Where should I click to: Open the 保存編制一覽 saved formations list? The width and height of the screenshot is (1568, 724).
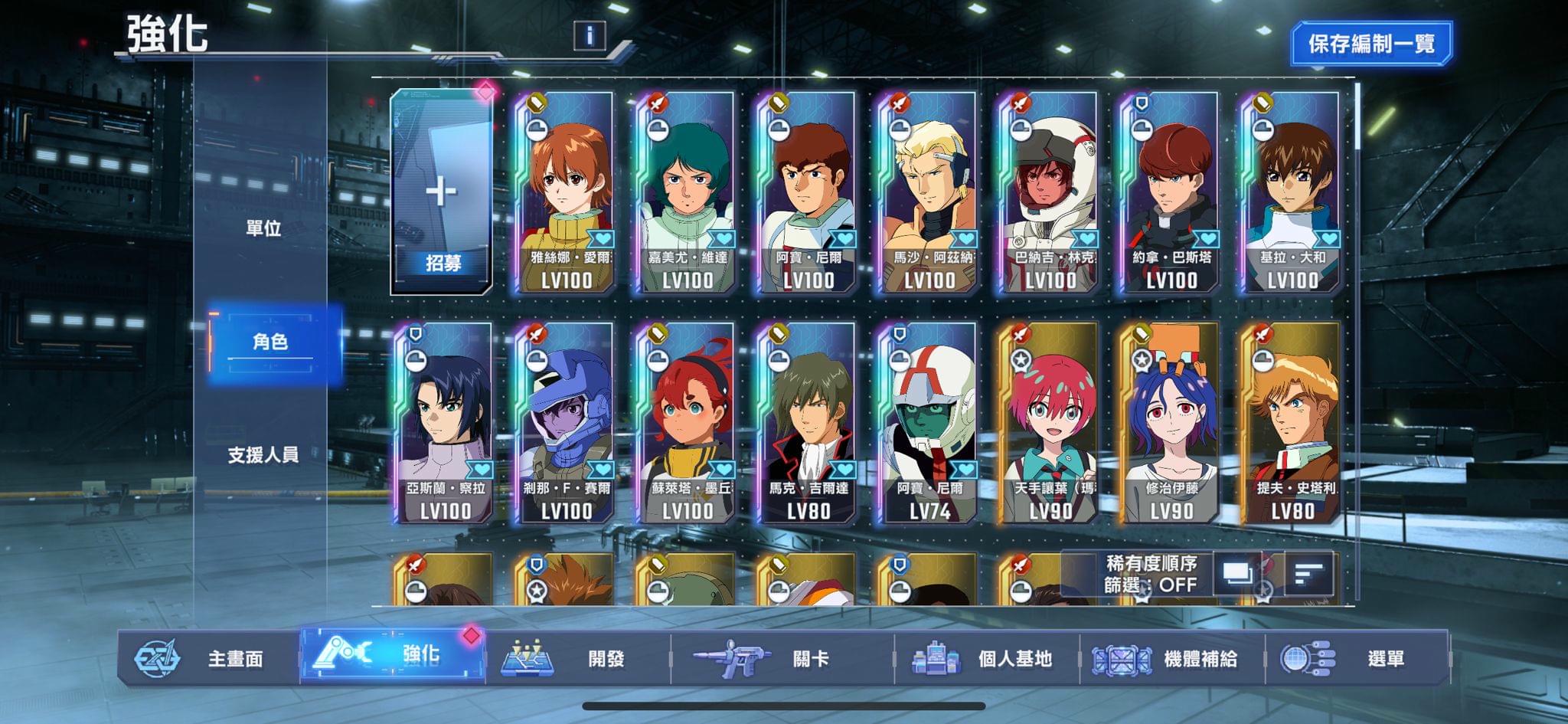pyautogui.click(x=1370, y=44)
